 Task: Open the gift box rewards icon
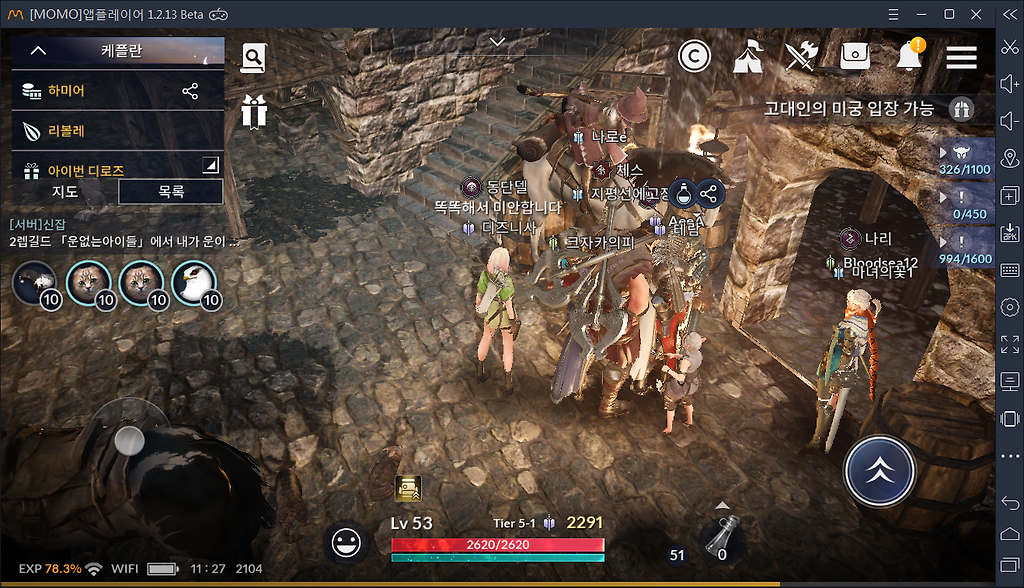coord(254,111)
